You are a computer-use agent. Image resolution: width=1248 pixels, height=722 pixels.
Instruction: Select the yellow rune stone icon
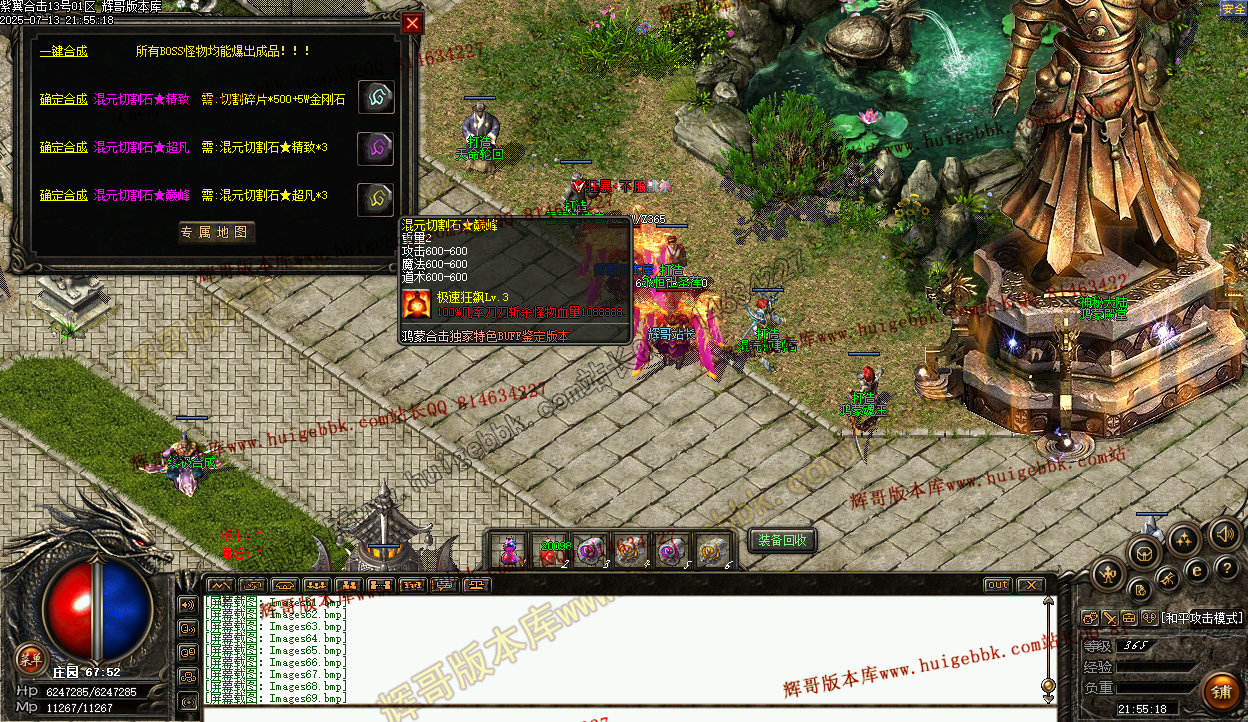pos(376,196)
